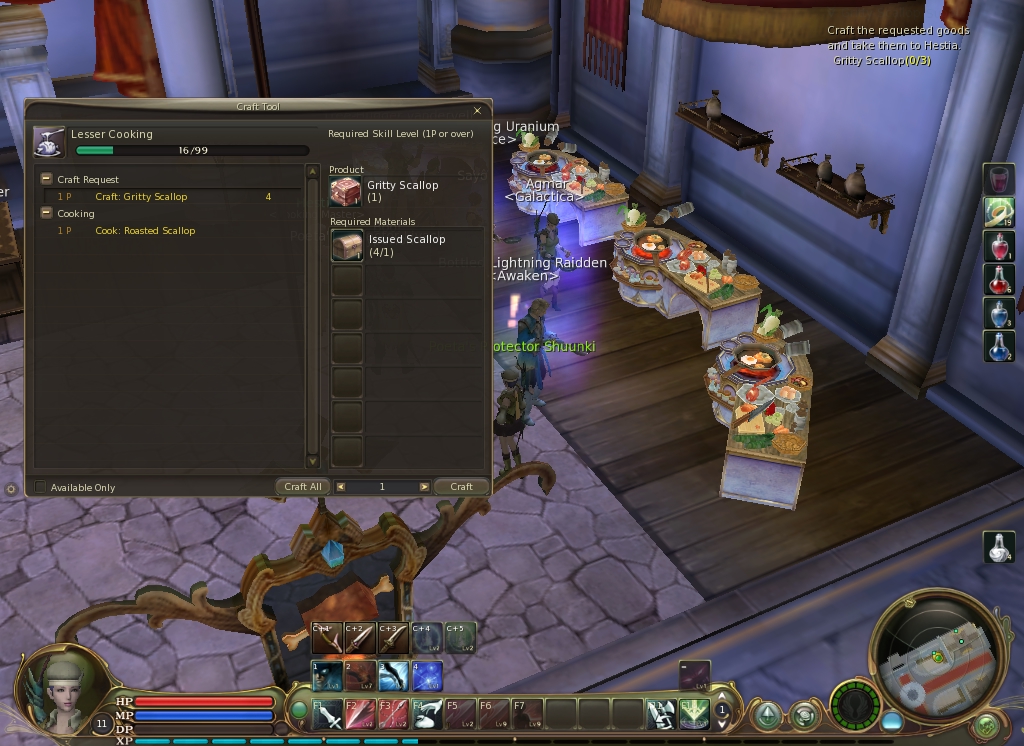Toggle the Available Only checkbox
The width and height of the screenshot is (1024, 746).
click(x=40, y=487)
